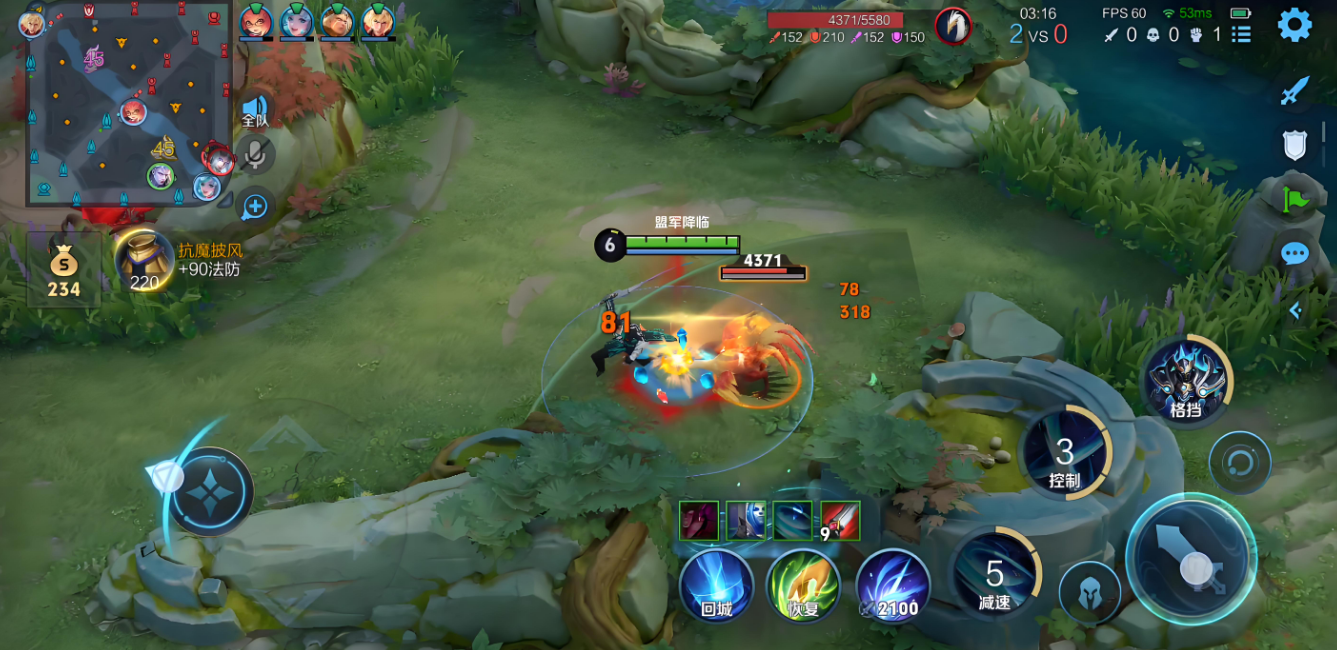Viewport: 1337px width, 650px height.
Task: Toggle the microphone on
Action: click(x=255, y=155)
